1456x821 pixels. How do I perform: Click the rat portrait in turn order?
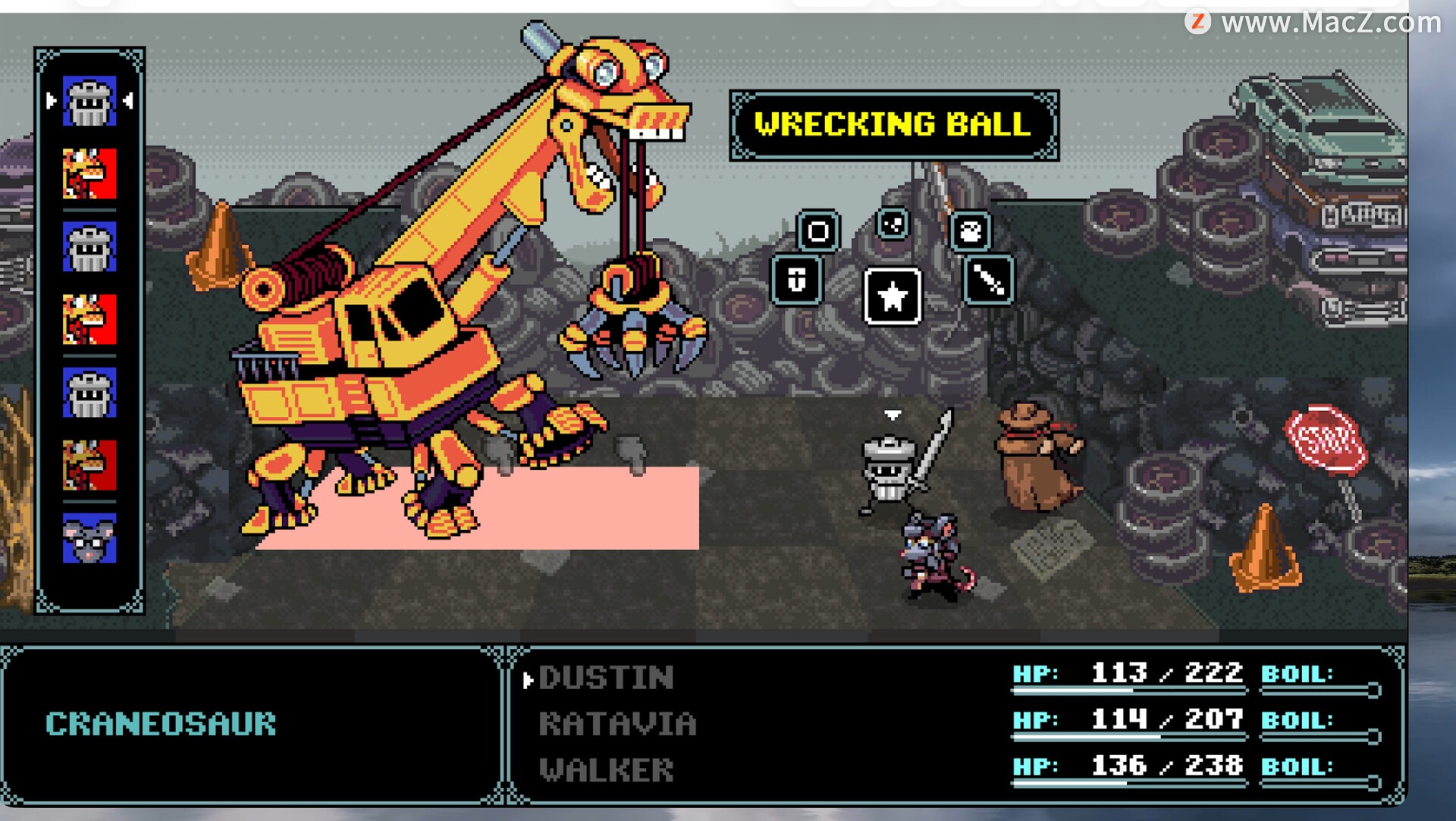(x=89, y=538)
